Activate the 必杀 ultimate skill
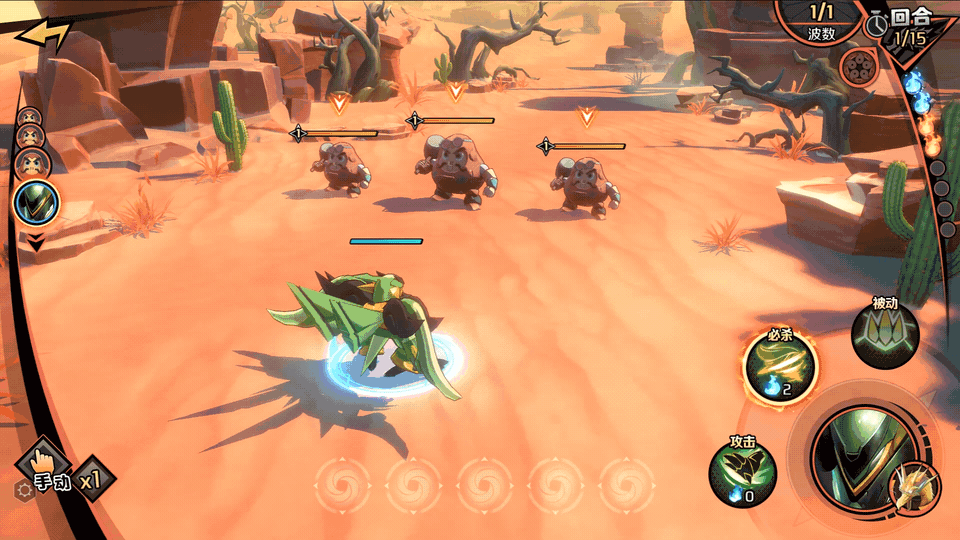Image resolution: width=960 pixels, height=540 pixels. tap(780, 367)
